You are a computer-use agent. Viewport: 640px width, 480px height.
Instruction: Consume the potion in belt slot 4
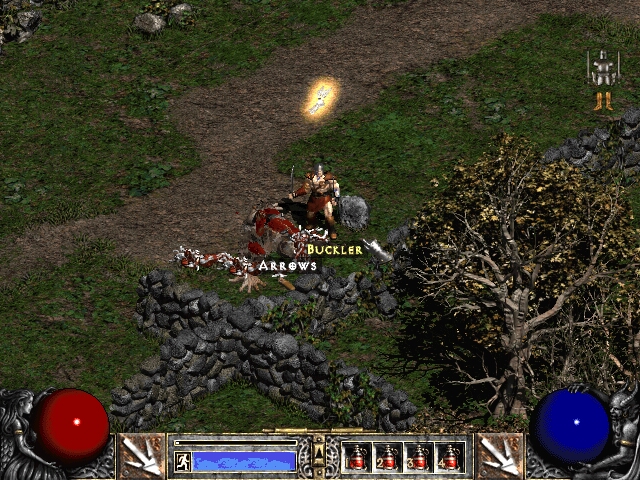450,457
